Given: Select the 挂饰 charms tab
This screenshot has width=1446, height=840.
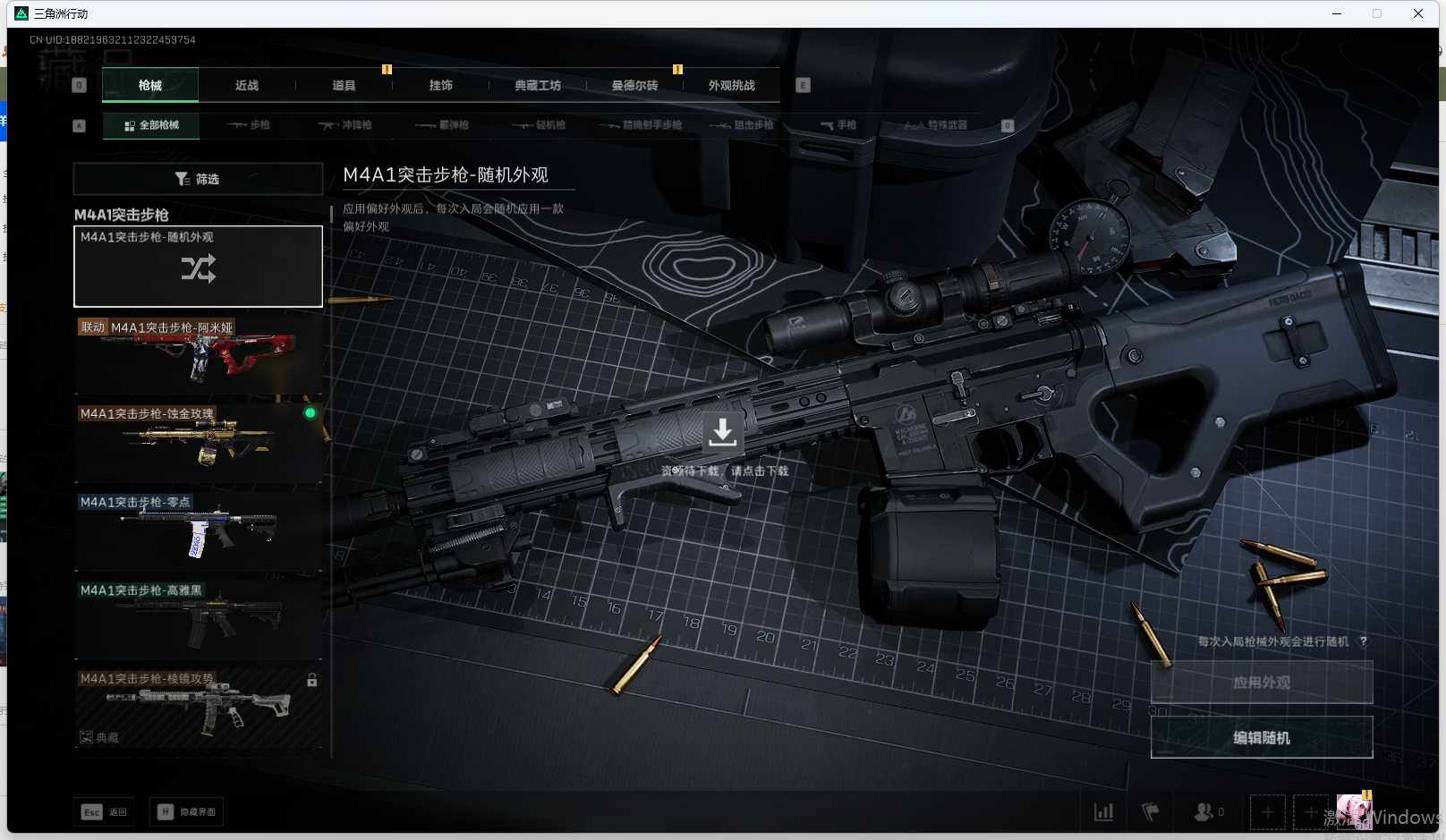Looking at the screenshot, I should 440,86.
